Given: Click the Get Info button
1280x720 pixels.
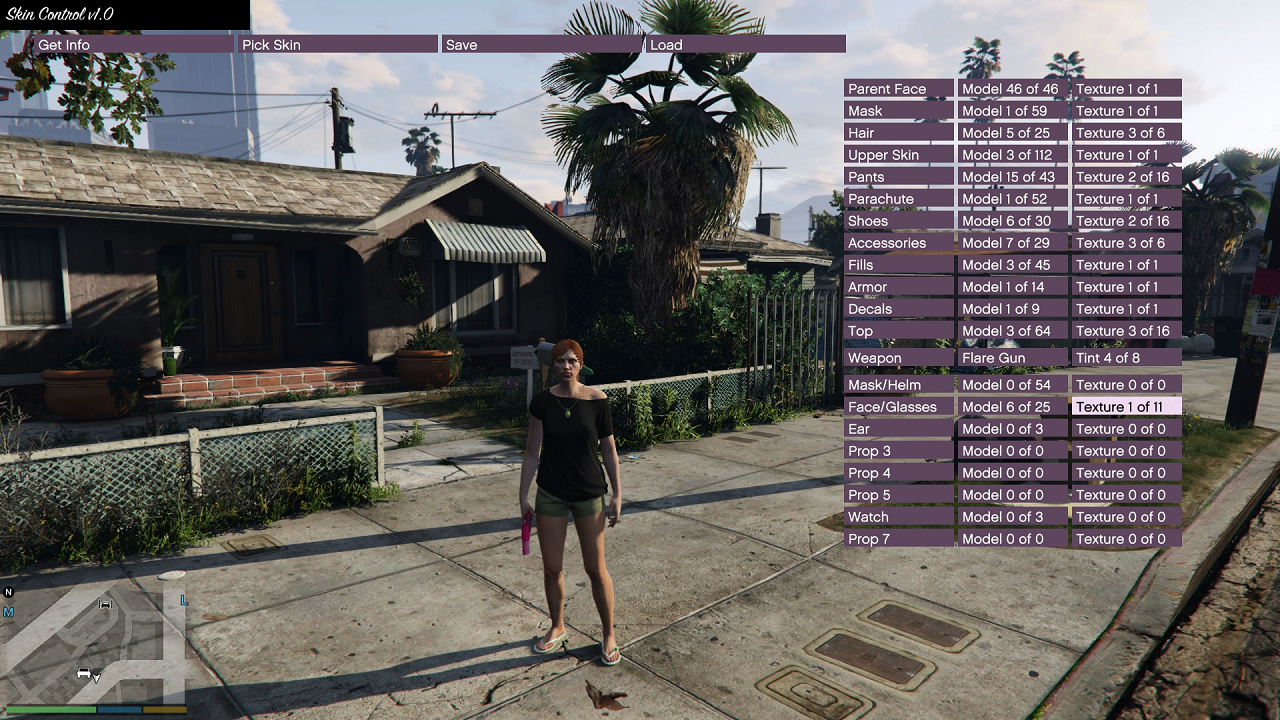Looking at the screenshot, I should (x=133, y=45).
